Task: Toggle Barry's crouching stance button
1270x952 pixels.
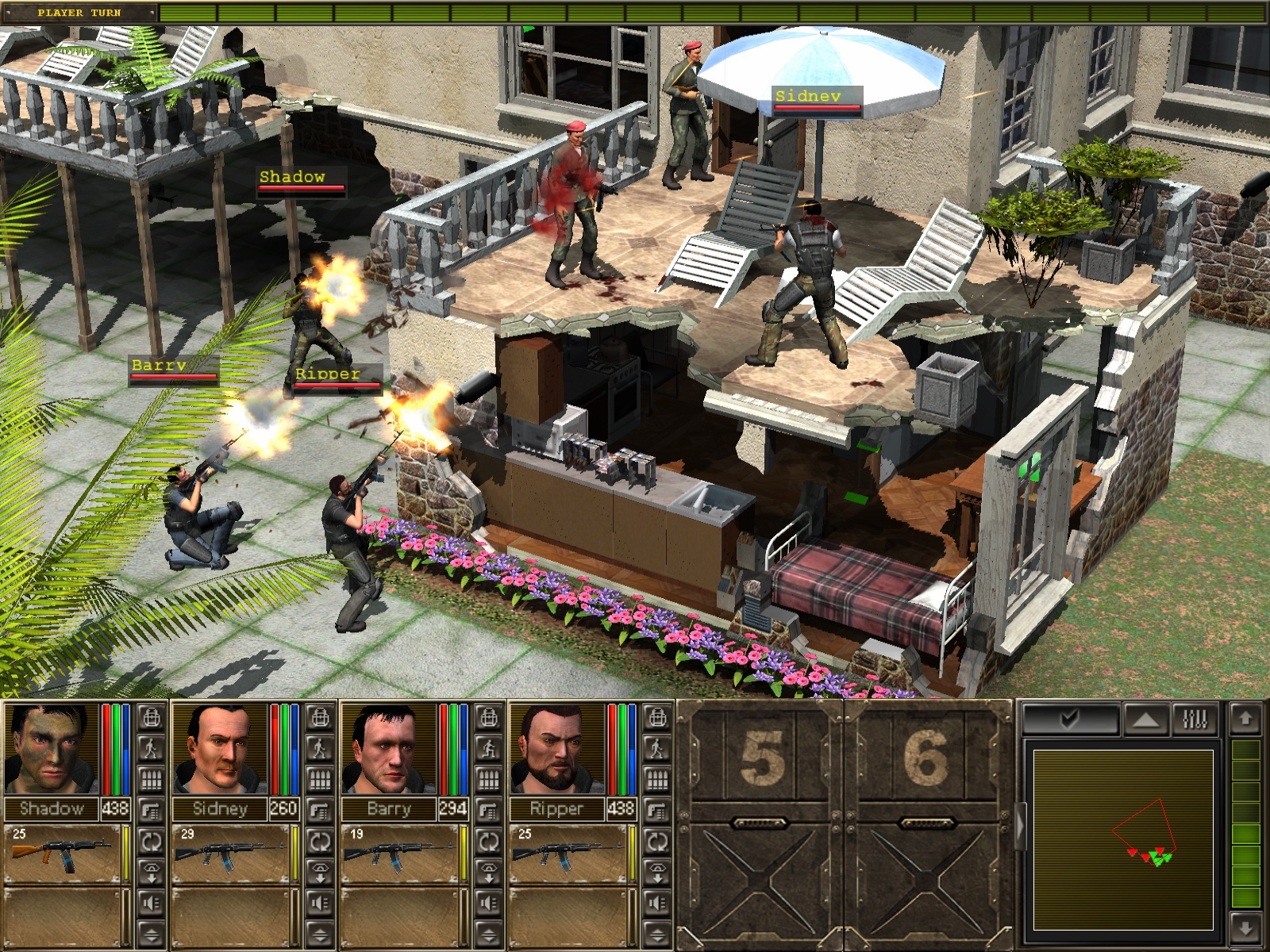Action: [x=488, y=748]
